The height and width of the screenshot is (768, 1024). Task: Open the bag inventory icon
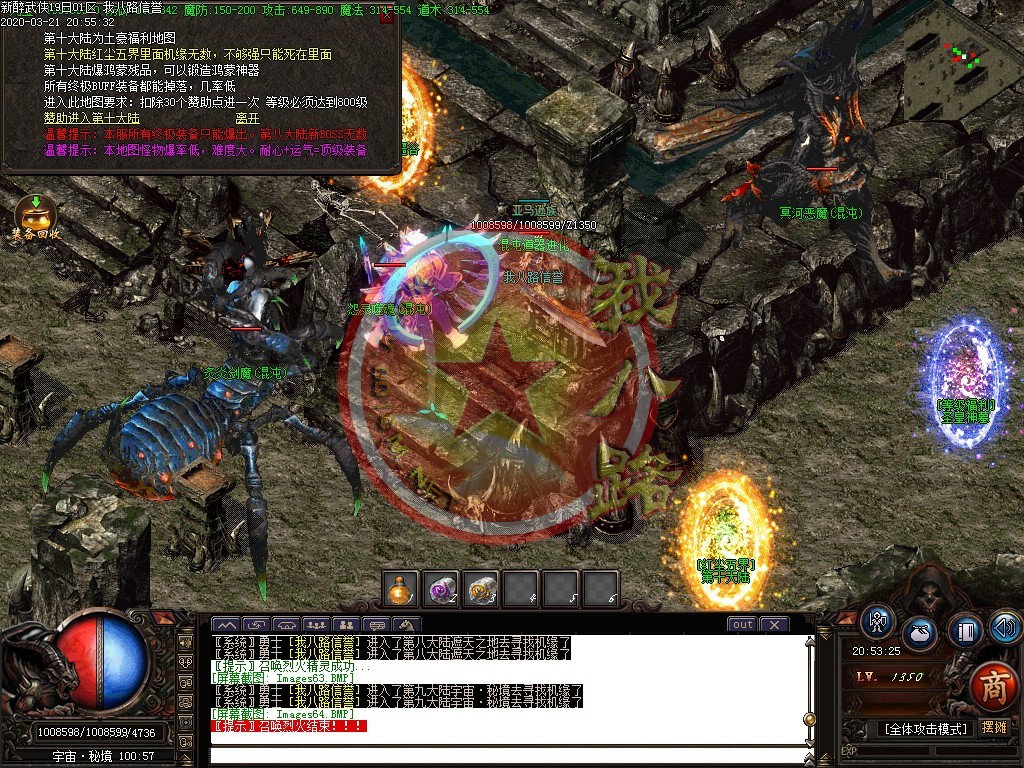[920, 634]
